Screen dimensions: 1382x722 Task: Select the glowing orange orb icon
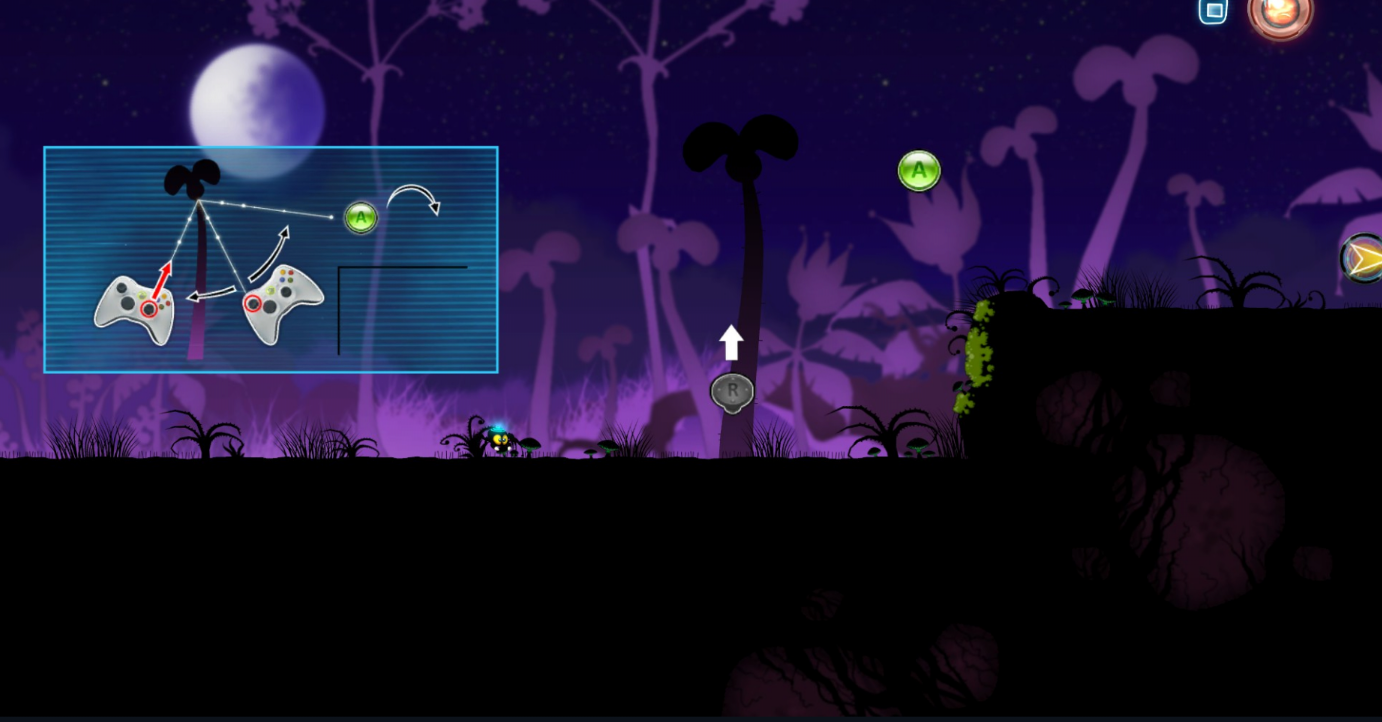click(1279, 14)
